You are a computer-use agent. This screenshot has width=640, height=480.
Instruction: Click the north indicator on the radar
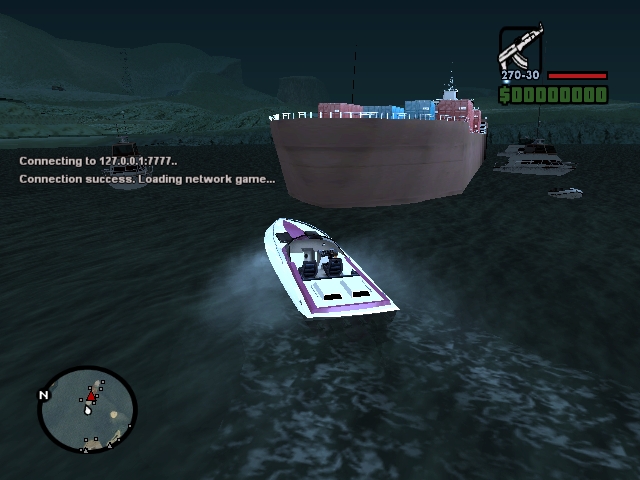(43, 395)
